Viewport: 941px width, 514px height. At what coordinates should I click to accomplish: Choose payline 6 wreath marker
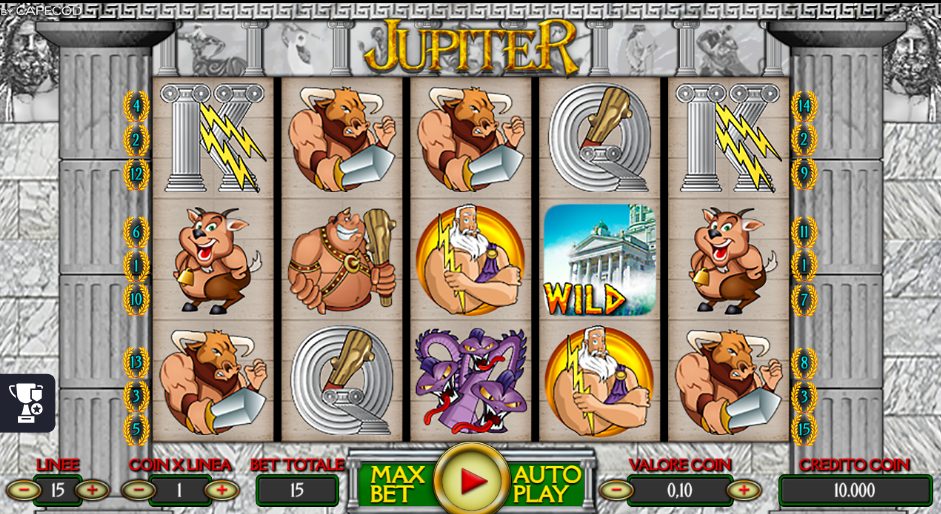(136, 233)
